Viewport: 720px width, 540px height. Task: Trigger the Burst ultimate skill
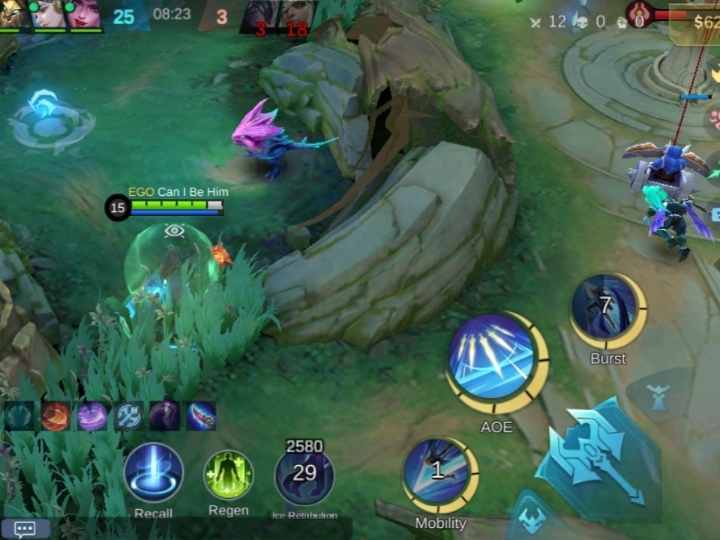coord(607,309)
